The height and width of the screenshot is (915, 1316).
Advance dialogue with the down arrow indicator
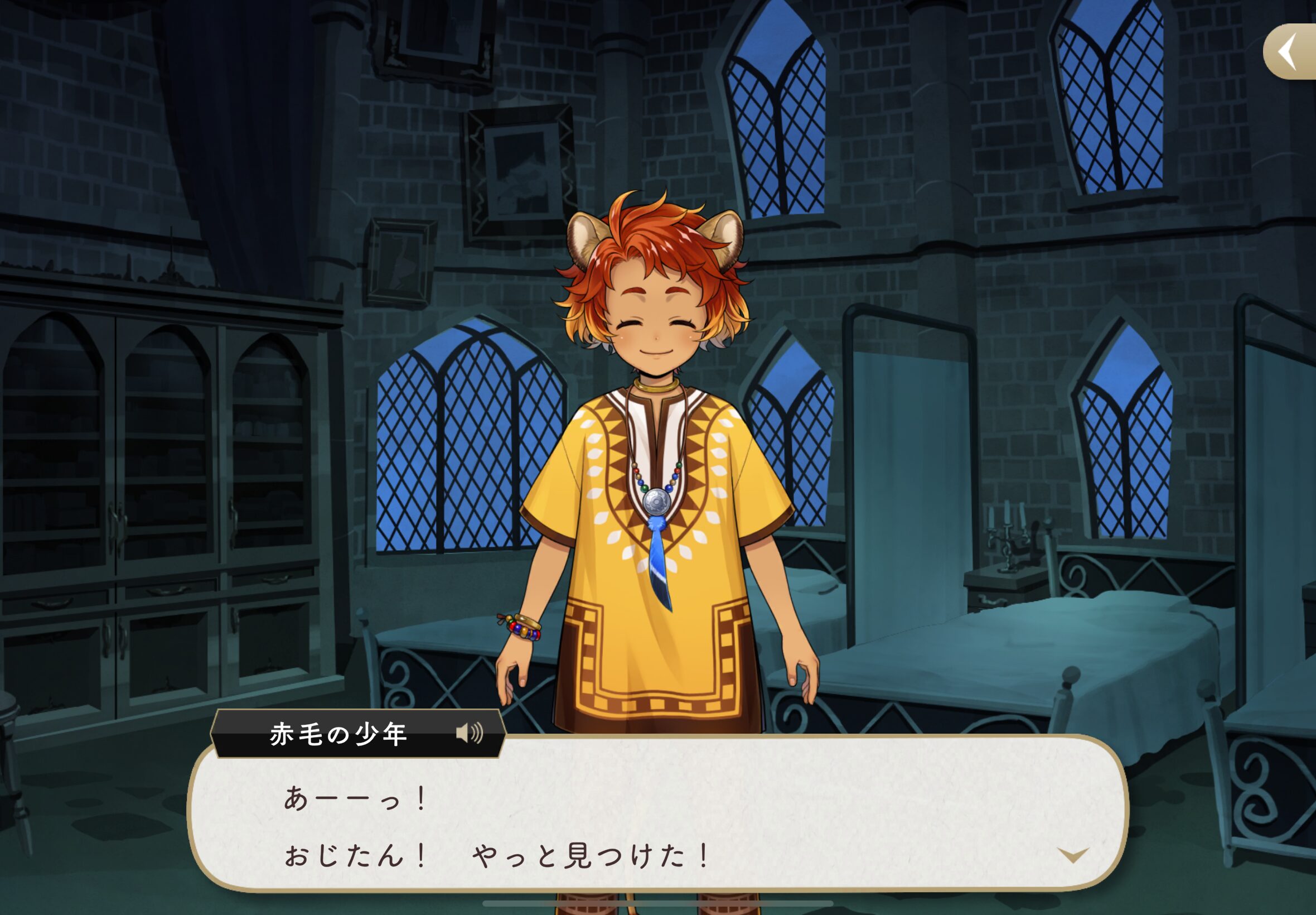click(1072, 855)
